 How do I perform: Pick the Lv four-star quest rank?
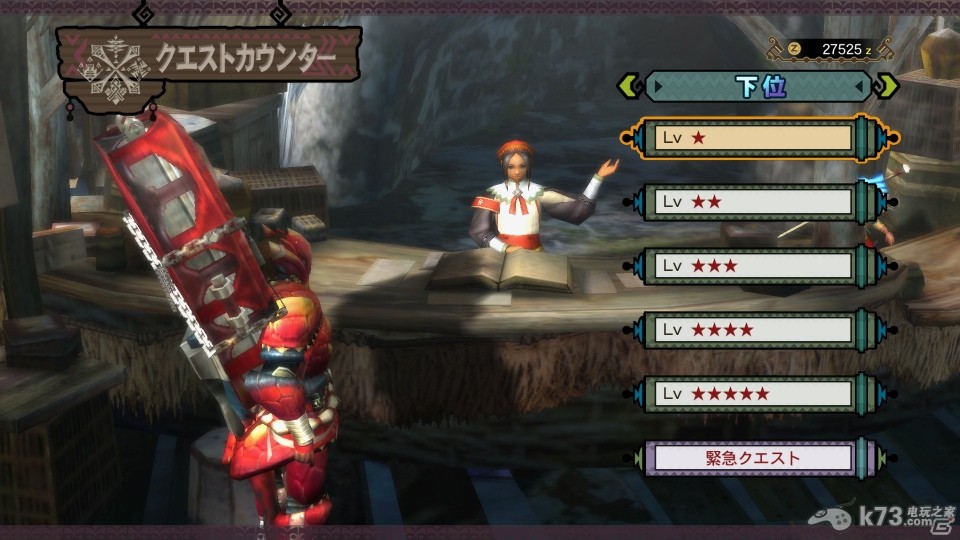pyautogui.click(x=755, y=329)
